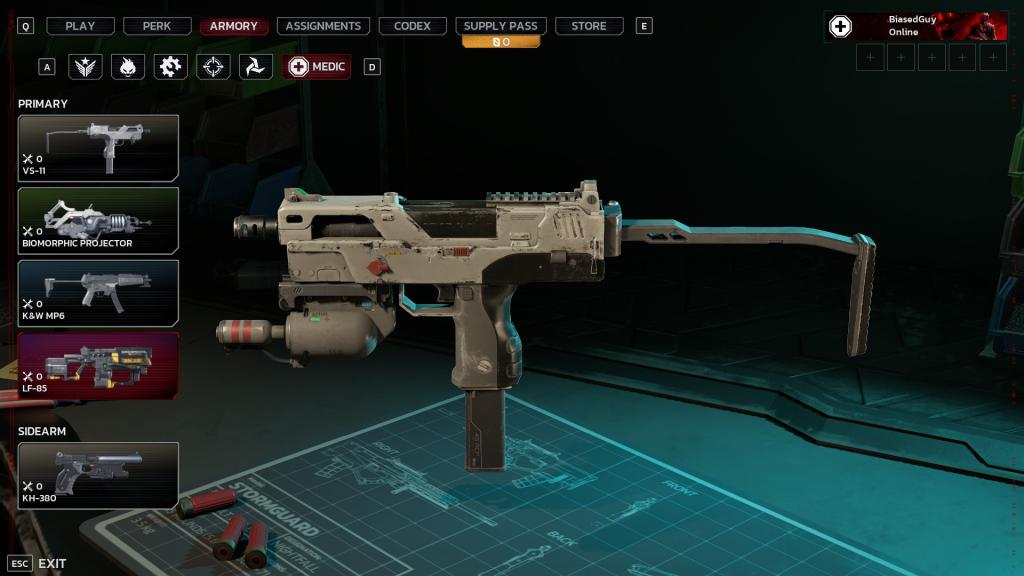
Task: Select the KH-380 sidearm
Action: coord(98,475)
